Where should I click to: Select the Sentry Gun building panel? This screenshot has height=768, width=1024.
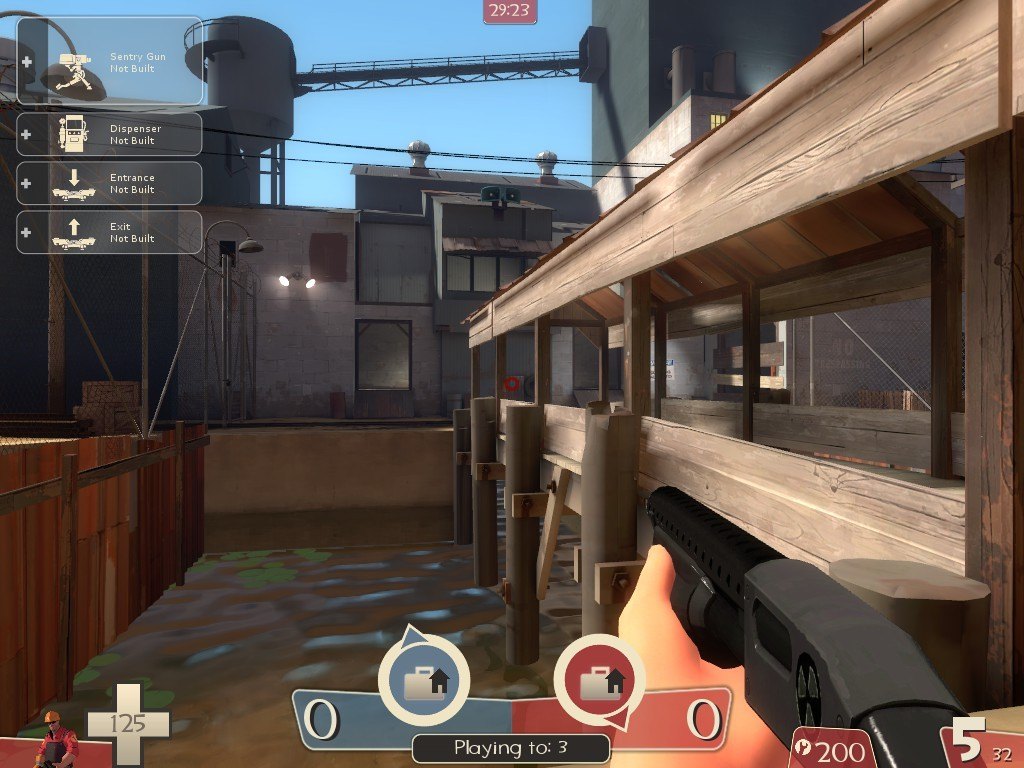[x=110, y=62]
